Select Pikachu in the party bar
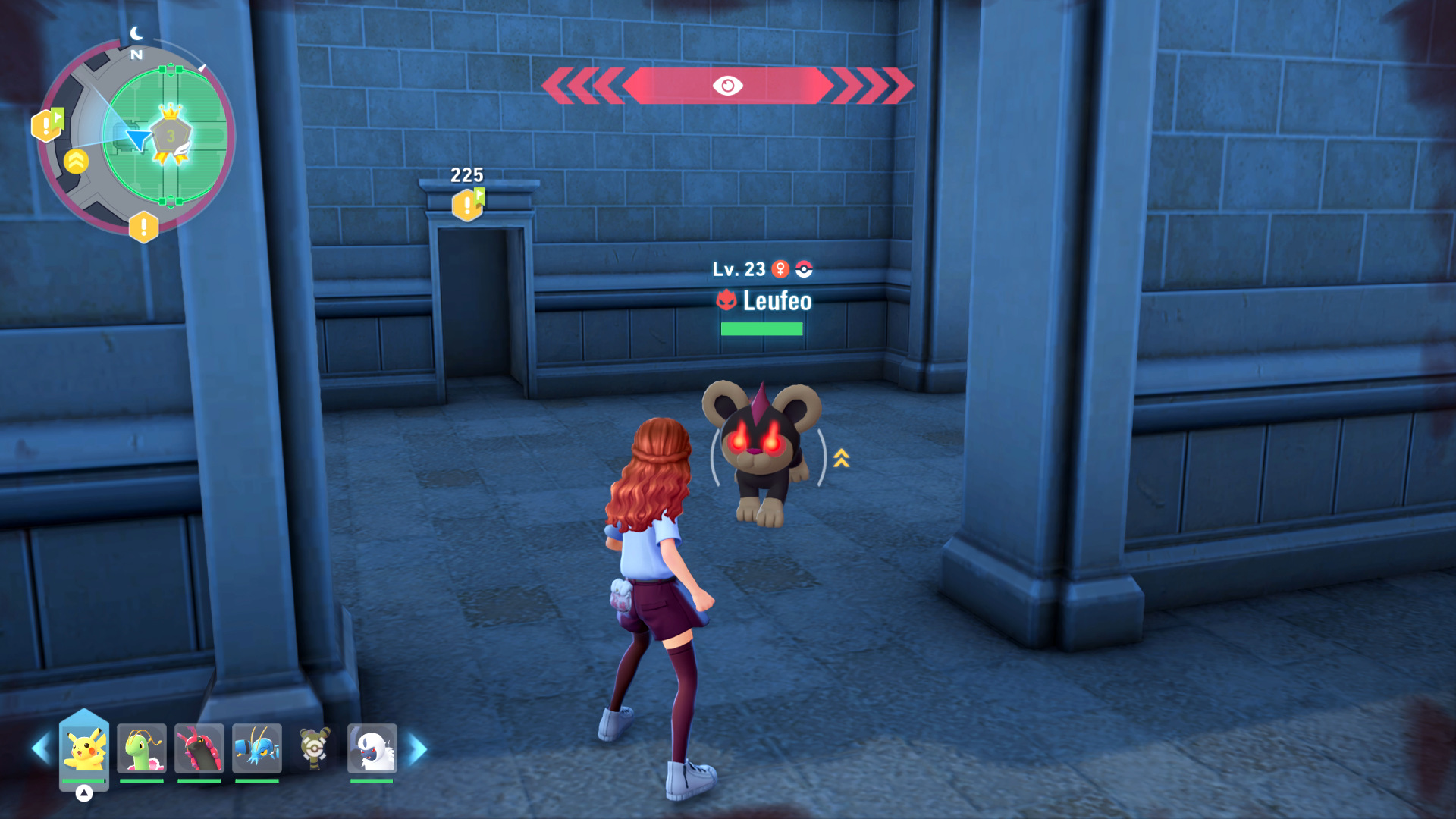Screen dimensions: 1456x819 coord(83,748)
